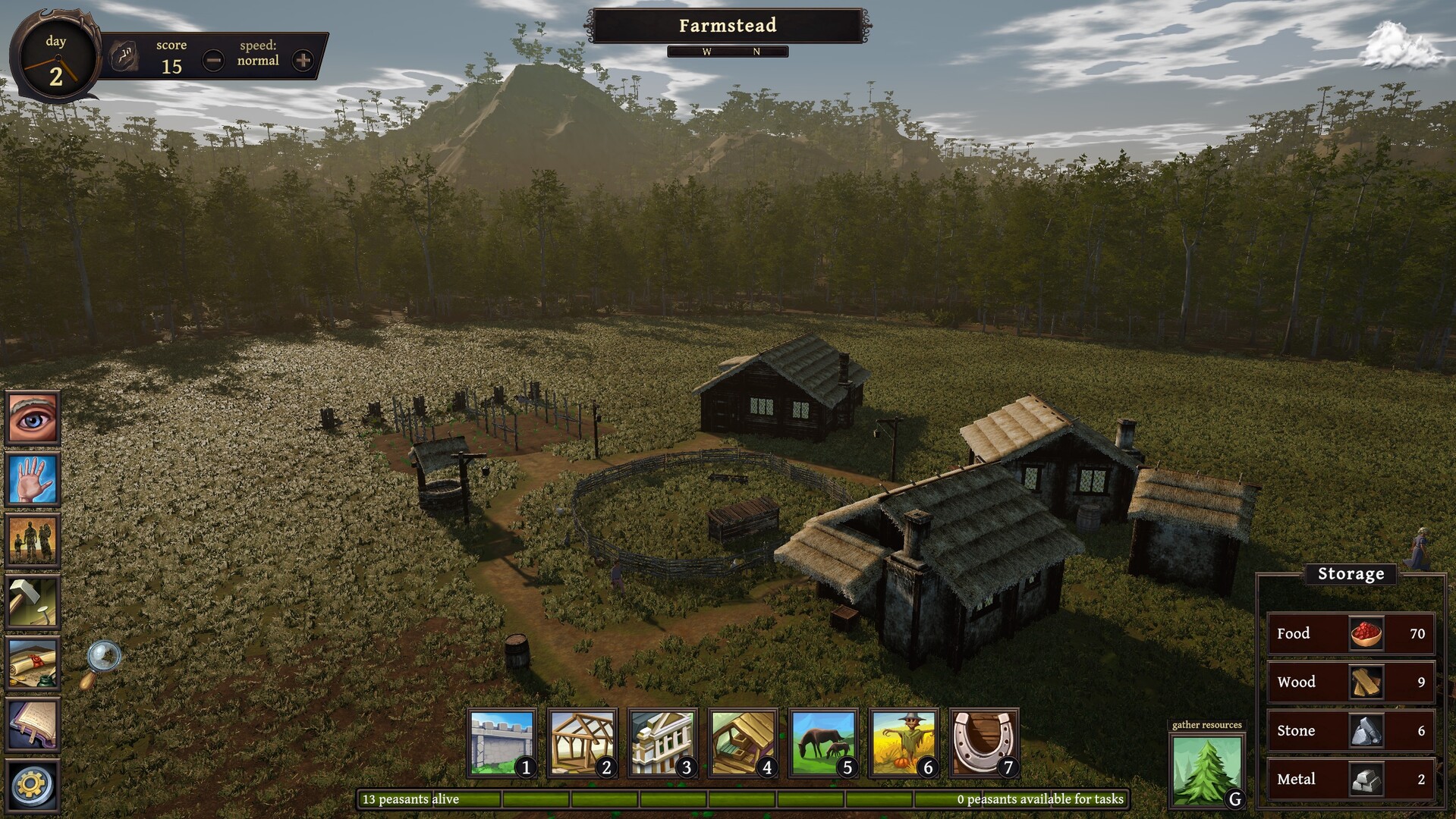Decrease game speed with the minus button
The width and height of the screenshot is (1456, 819).
pos(214,60)
